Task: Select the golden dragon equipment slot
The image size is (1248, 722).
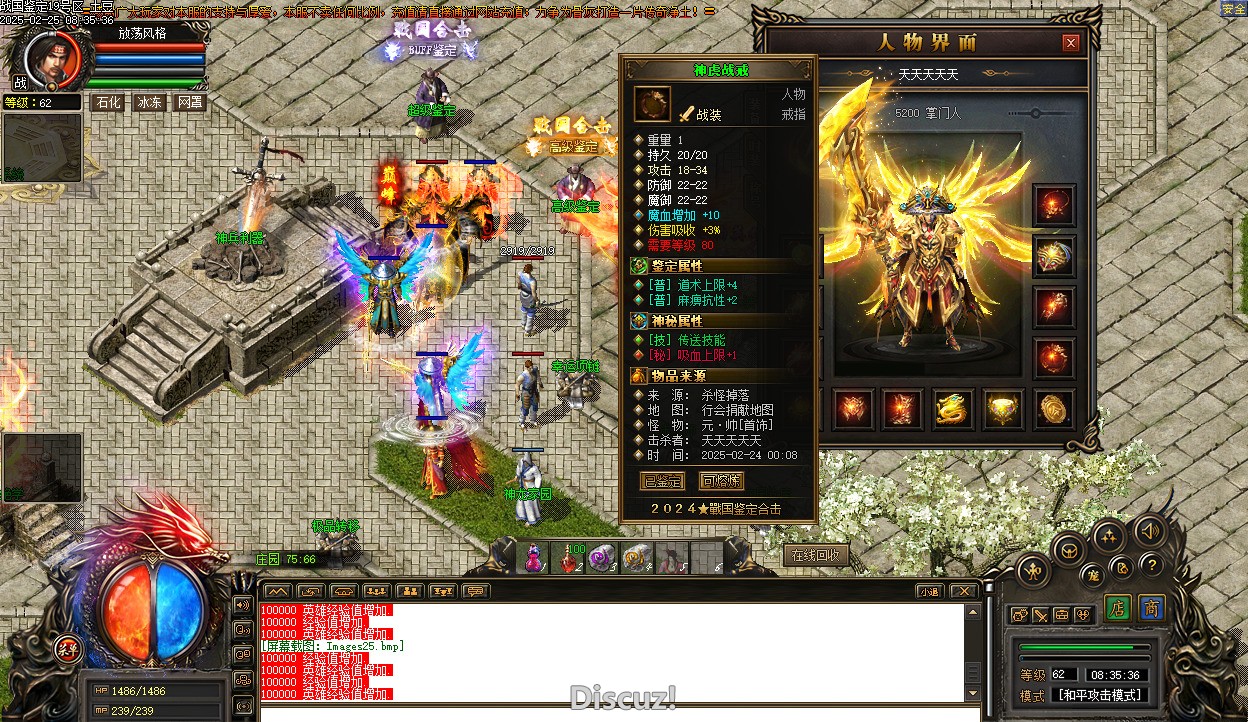Action: click(953, 409)
